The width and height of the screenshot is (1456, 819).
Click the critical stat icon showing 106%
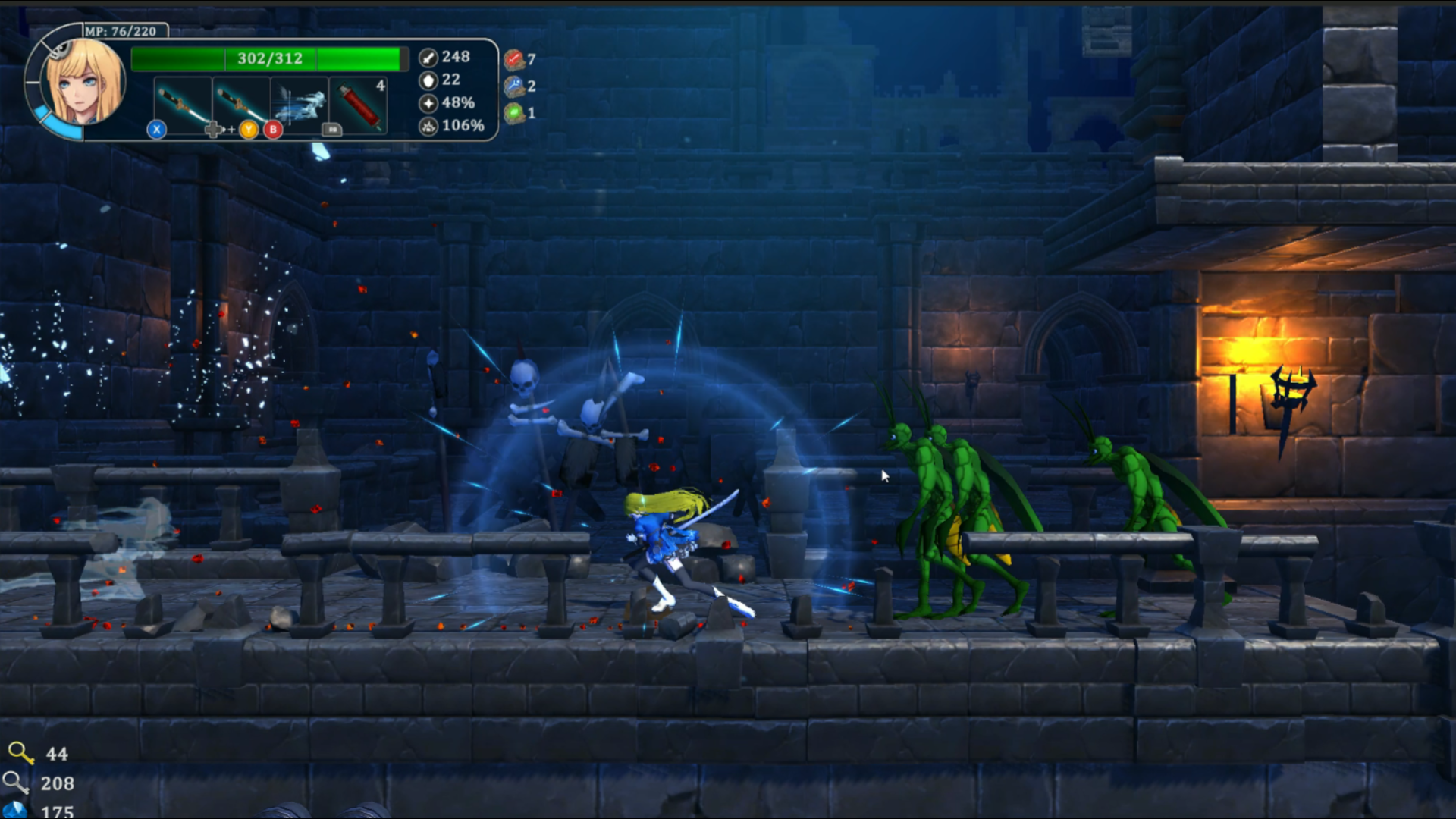point(430,127)
